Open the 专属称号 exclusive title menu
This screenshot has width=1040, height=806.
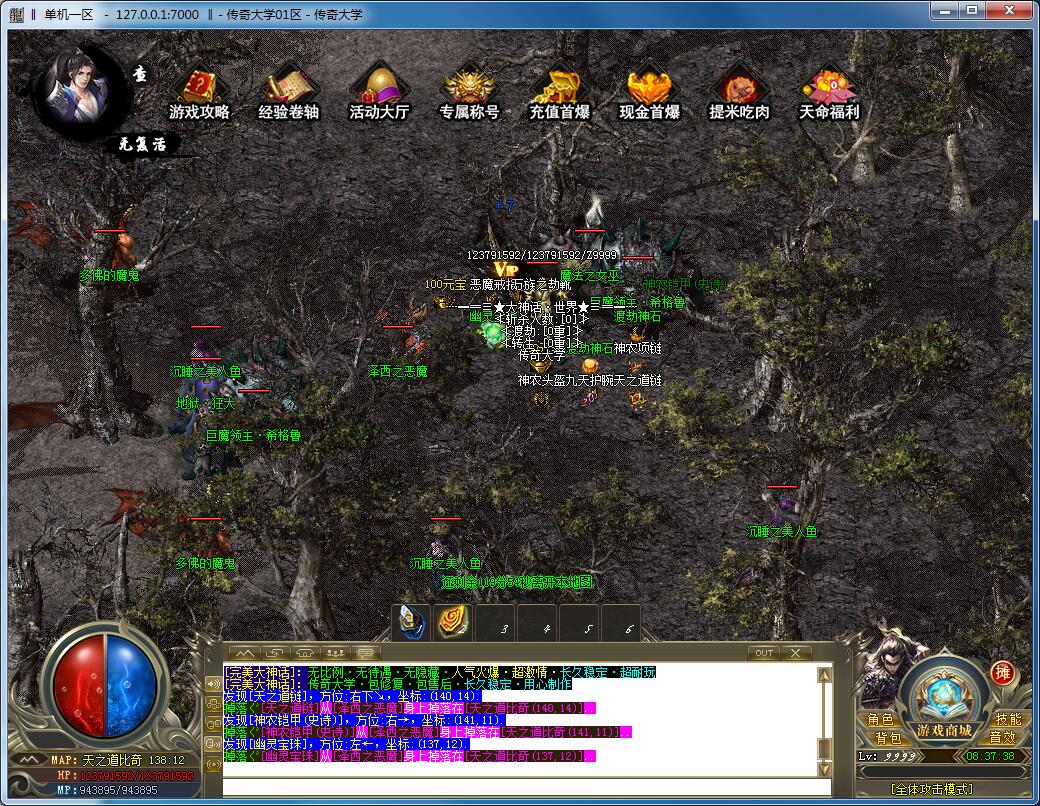pyautogui.click(x=469, y=92)
